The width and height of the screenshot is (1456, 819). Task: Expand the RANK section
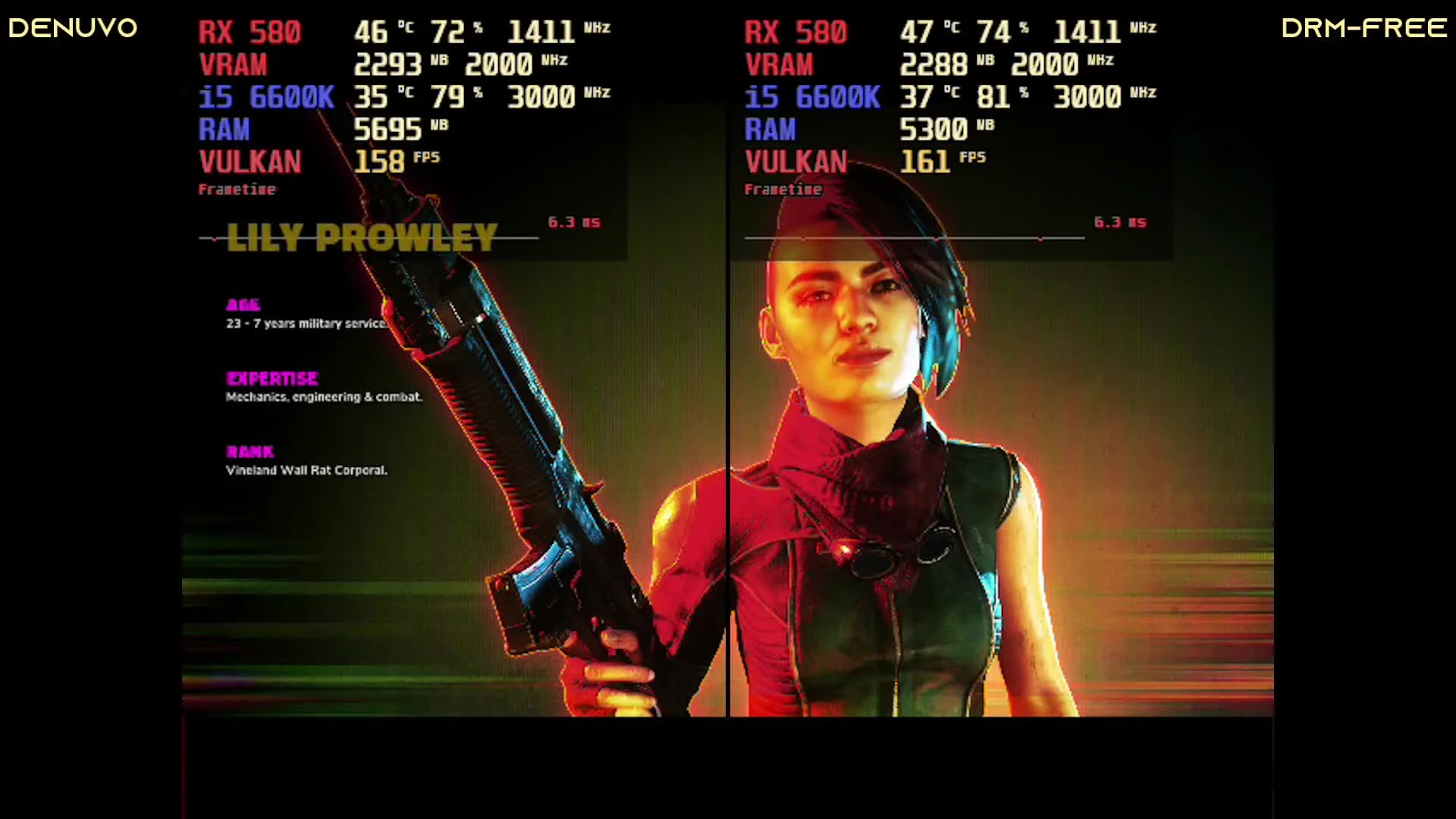click(x=250, y=452)
